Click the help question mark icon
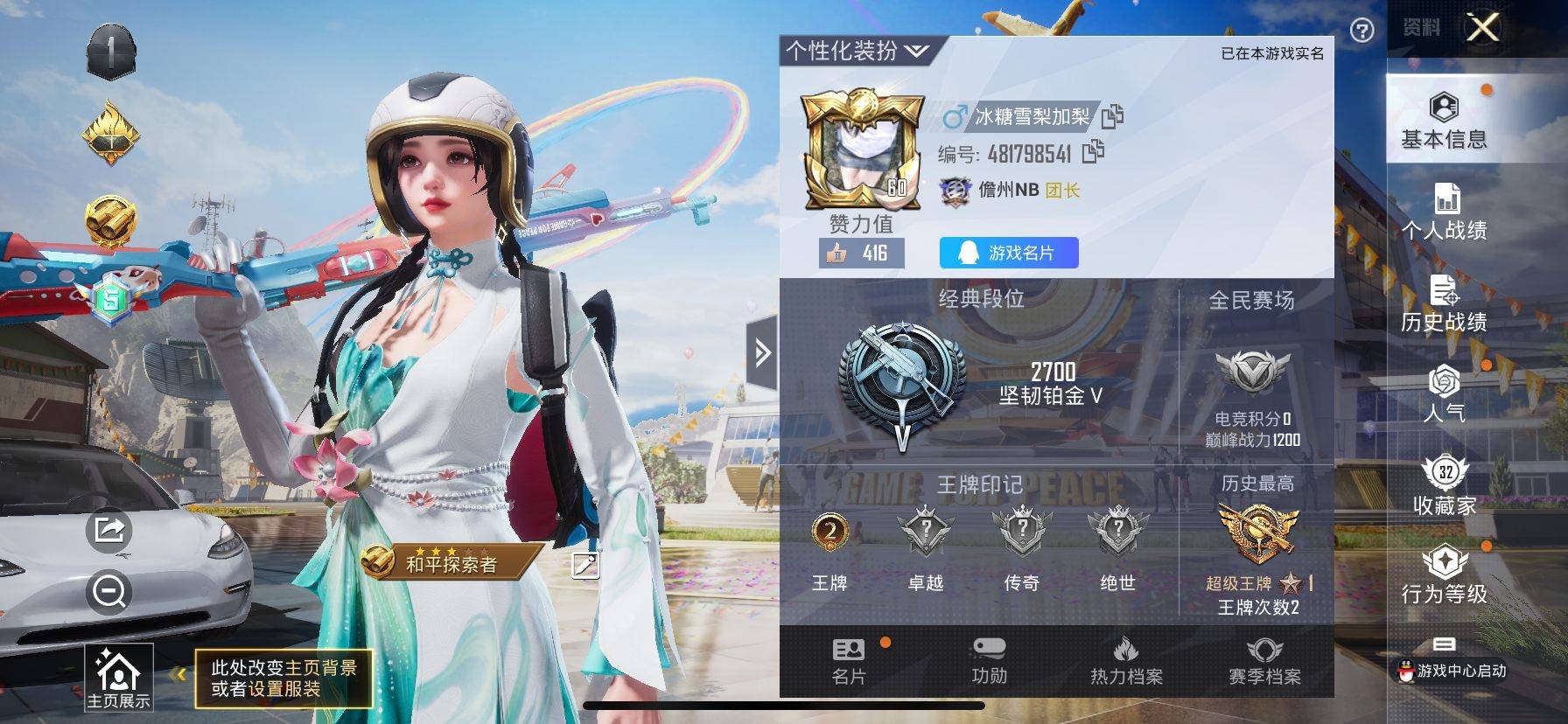 click(x=1361, y=31)
